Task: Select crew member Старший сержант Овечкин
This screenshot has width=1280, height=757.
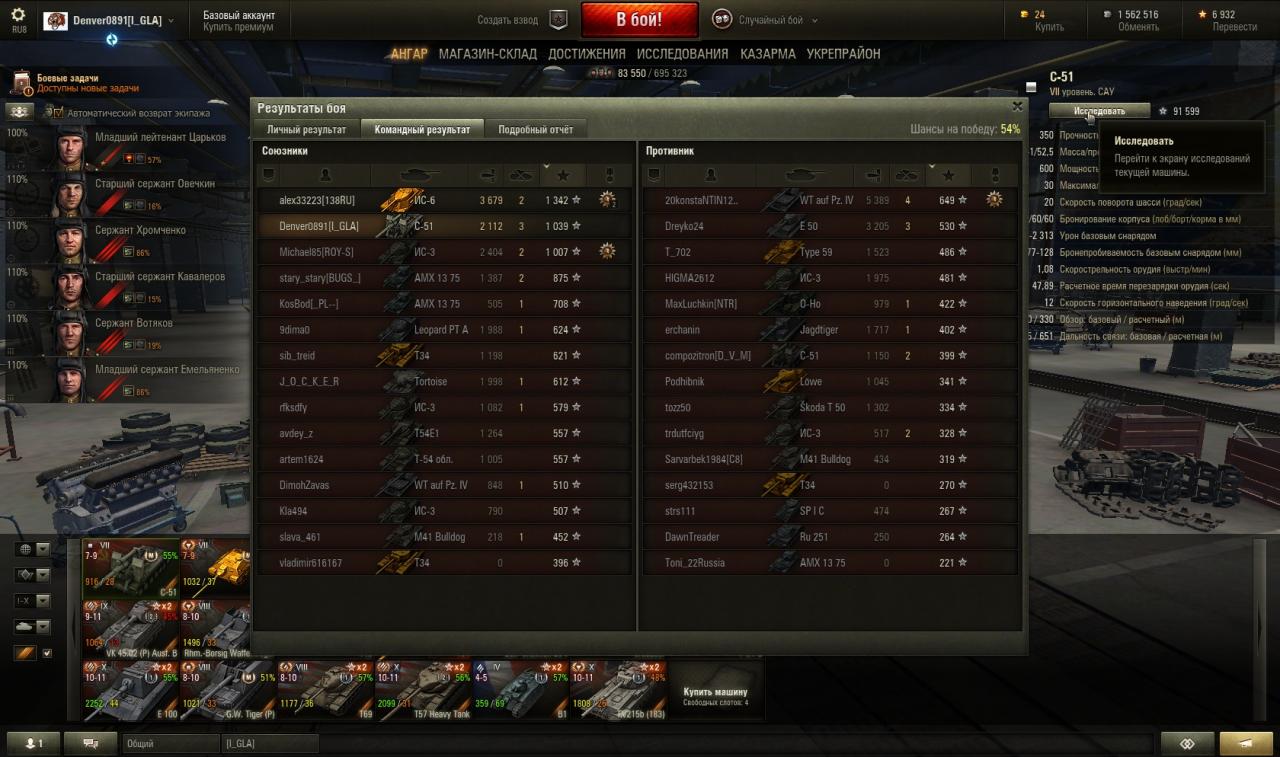Action: click(x=154, y=184)
